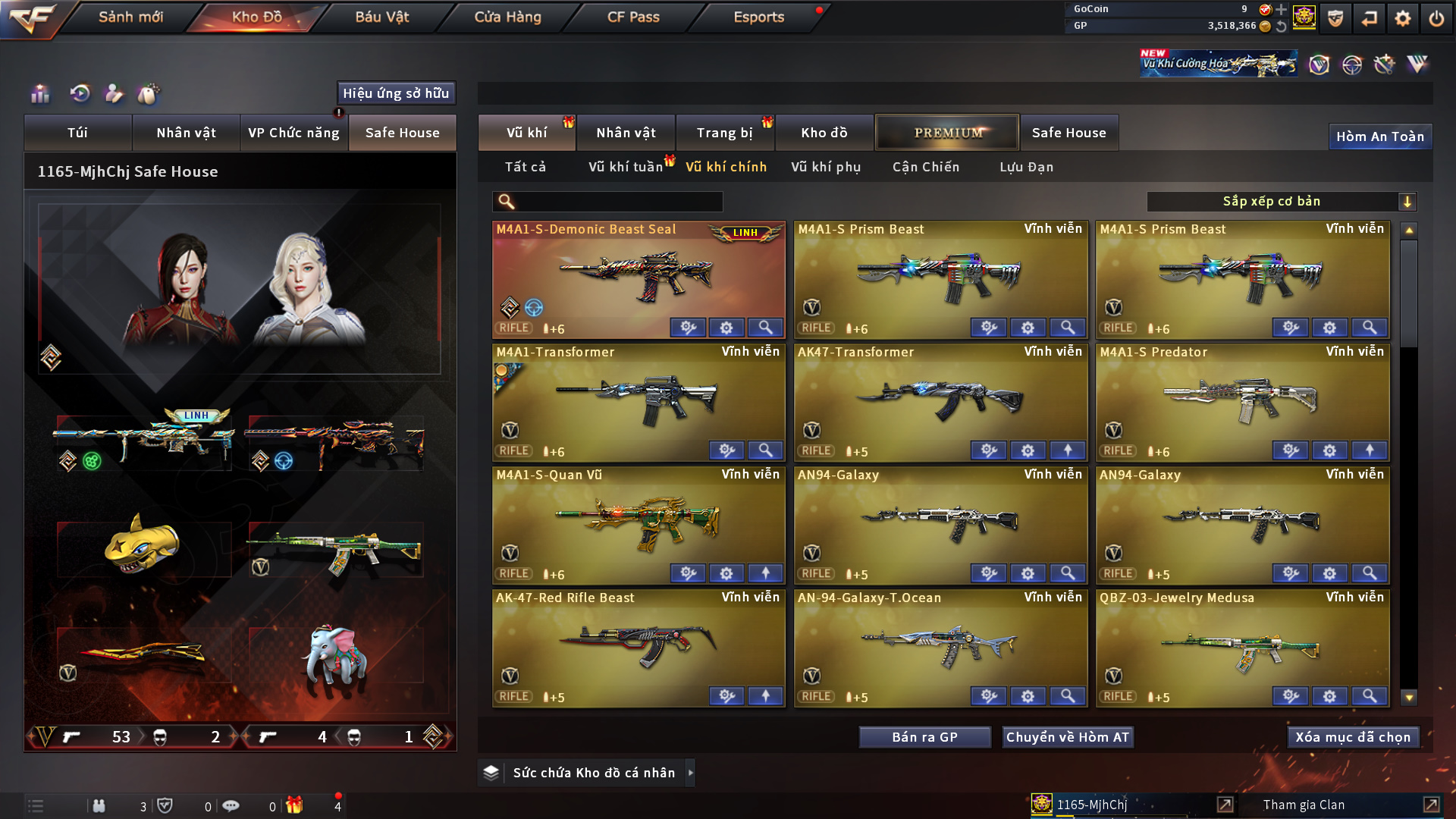Open the Cửa Hàng shop
This screenshot has height=819, width=1456.
[507, 17]
